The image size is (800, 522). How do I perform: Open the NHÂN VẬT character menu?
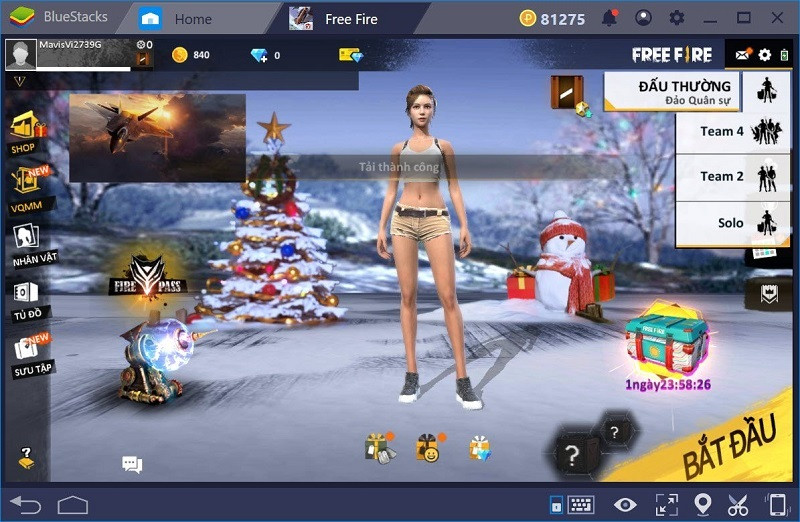pos(28,243)
